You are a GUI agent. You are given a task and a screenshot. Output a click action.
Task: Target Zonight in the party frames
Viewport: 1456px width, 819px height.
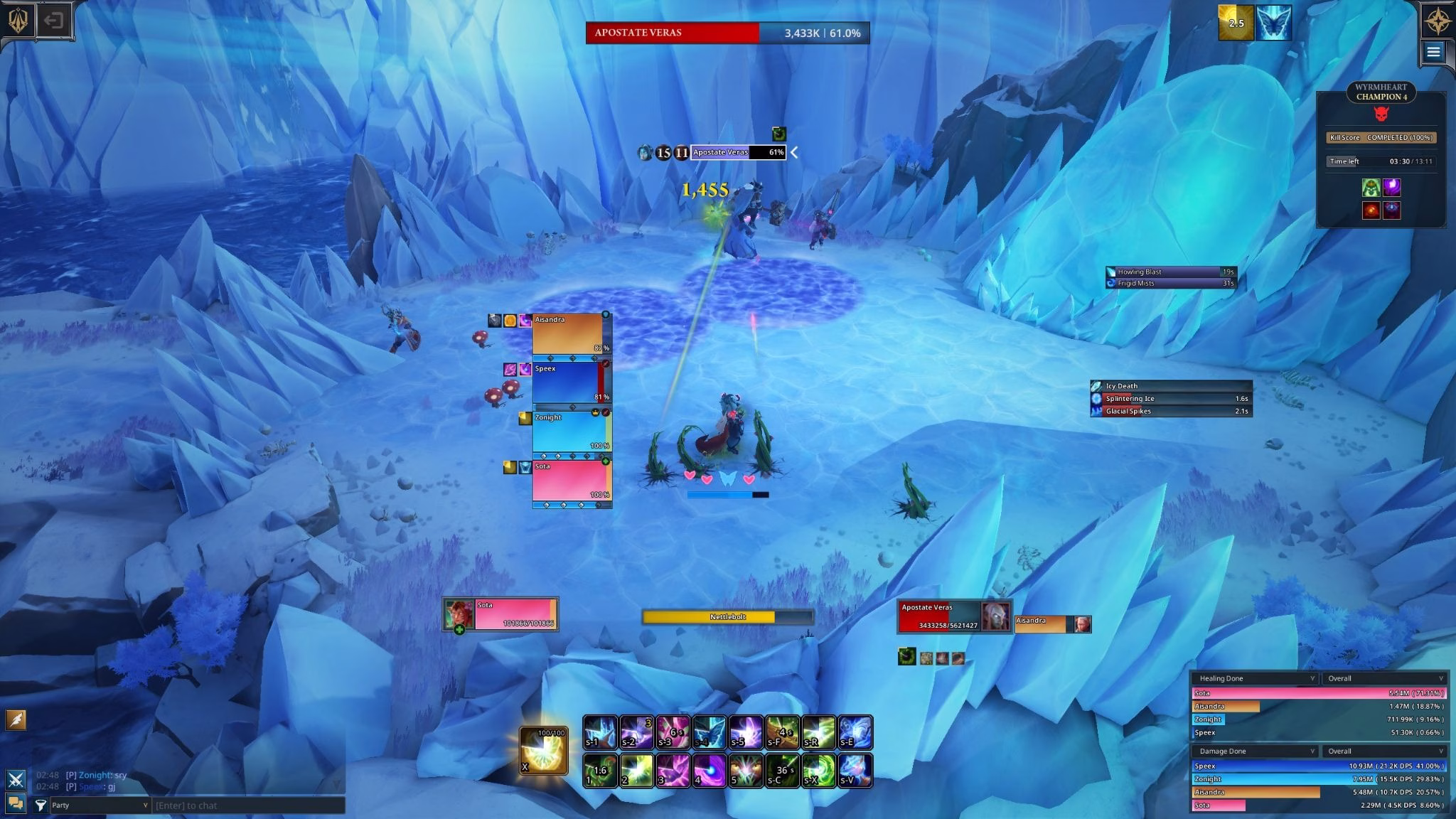tap(569, 432)
